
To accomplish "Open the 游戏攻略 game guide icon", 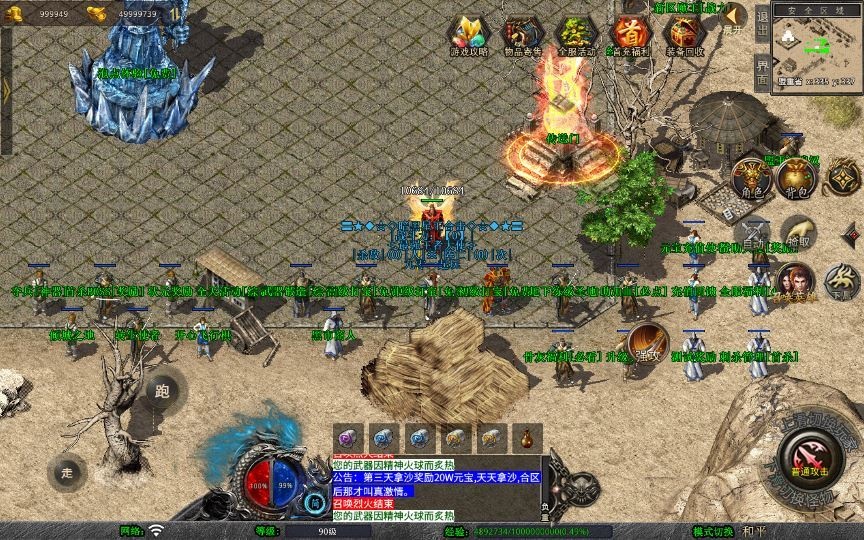I will click(x=469, y=32).
